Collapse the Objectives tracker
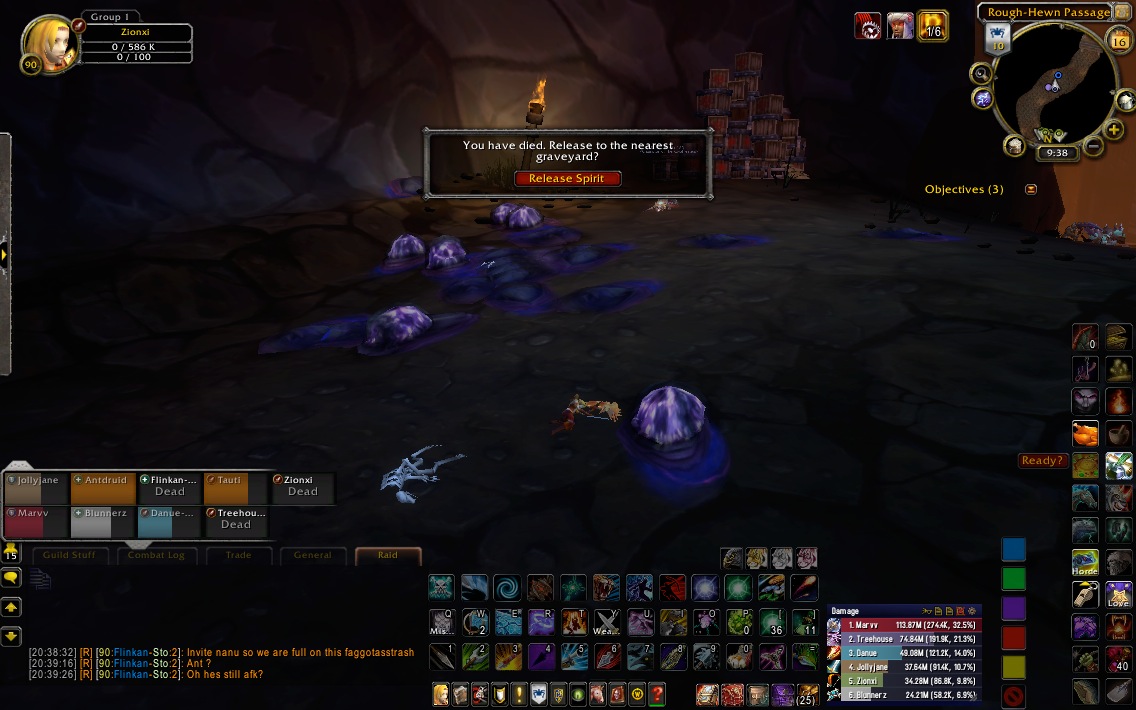1136x710 pixels. (1031, 189)
